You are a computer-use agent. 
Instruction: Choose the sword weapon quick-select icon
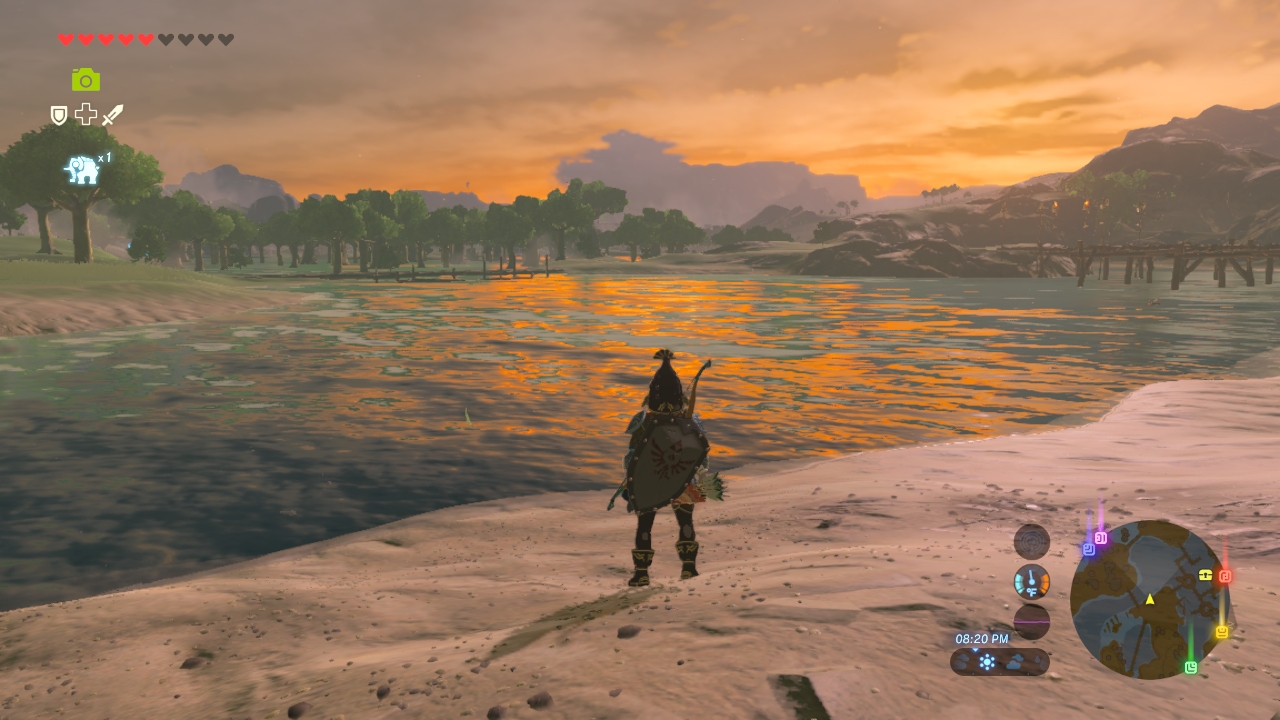tap(112, 115)
